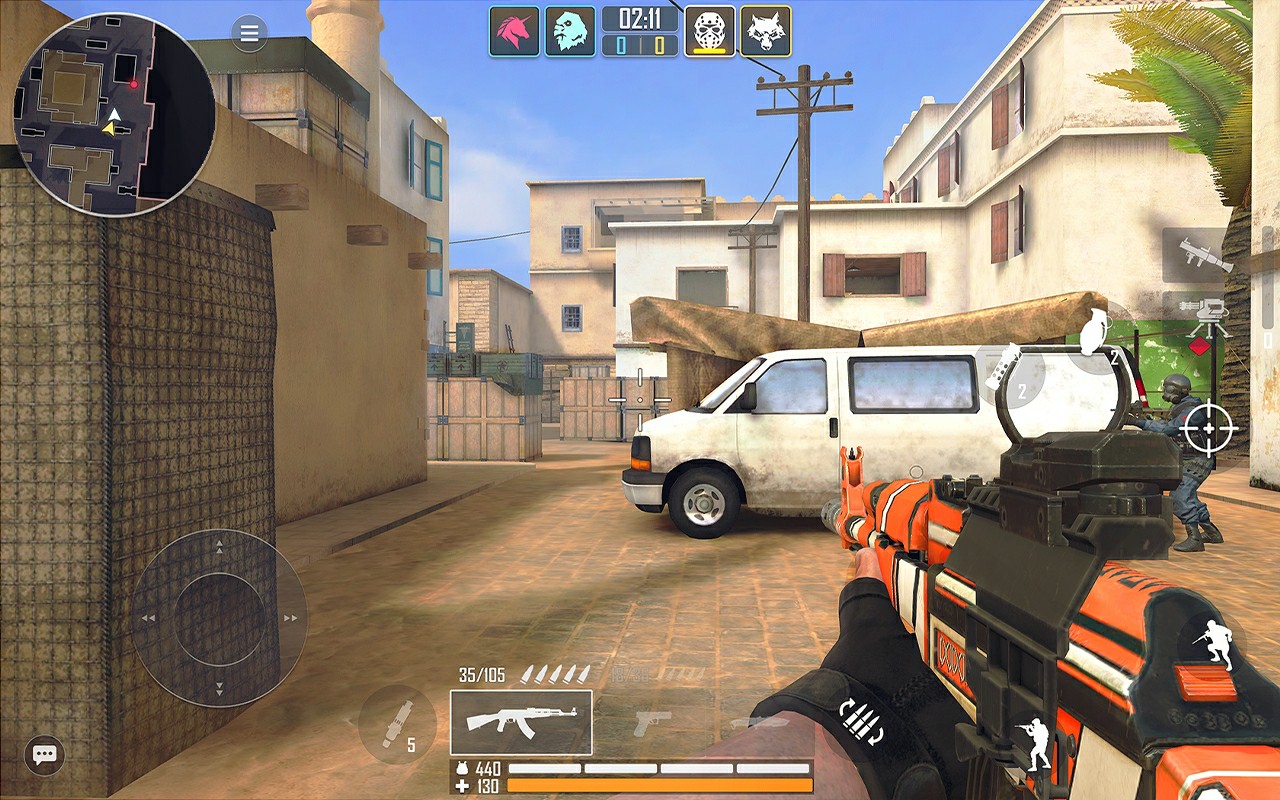The height and width of the screenshot is (800, 1280).
Task: Click the hockey mask player icon
Action: 709,31
